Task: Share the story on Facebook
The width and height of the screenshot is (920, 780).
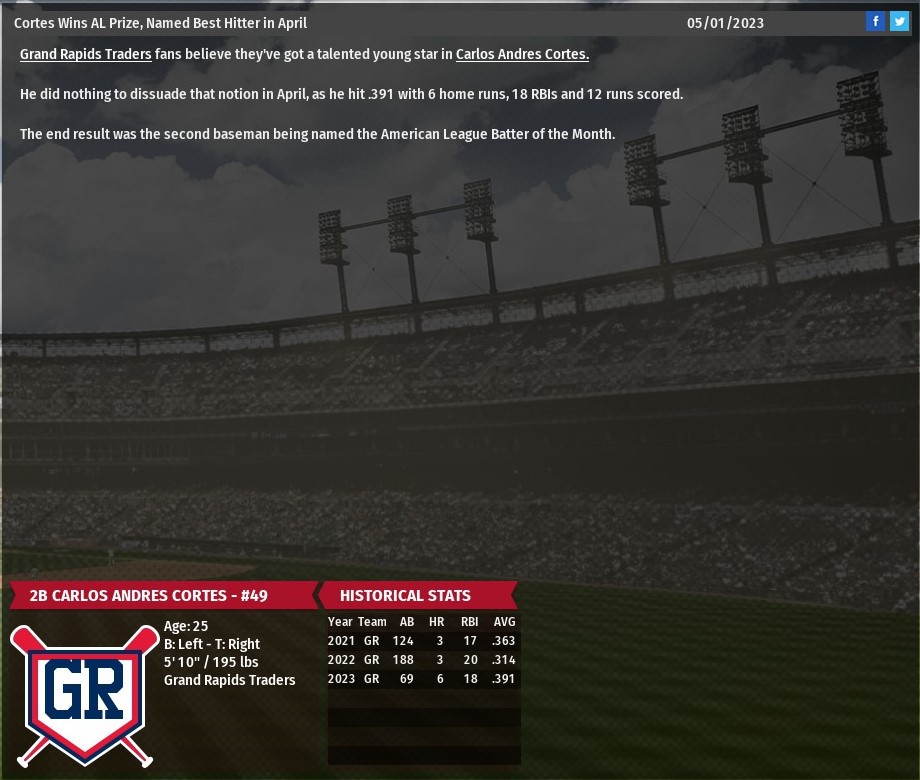Action: point(875,21)
